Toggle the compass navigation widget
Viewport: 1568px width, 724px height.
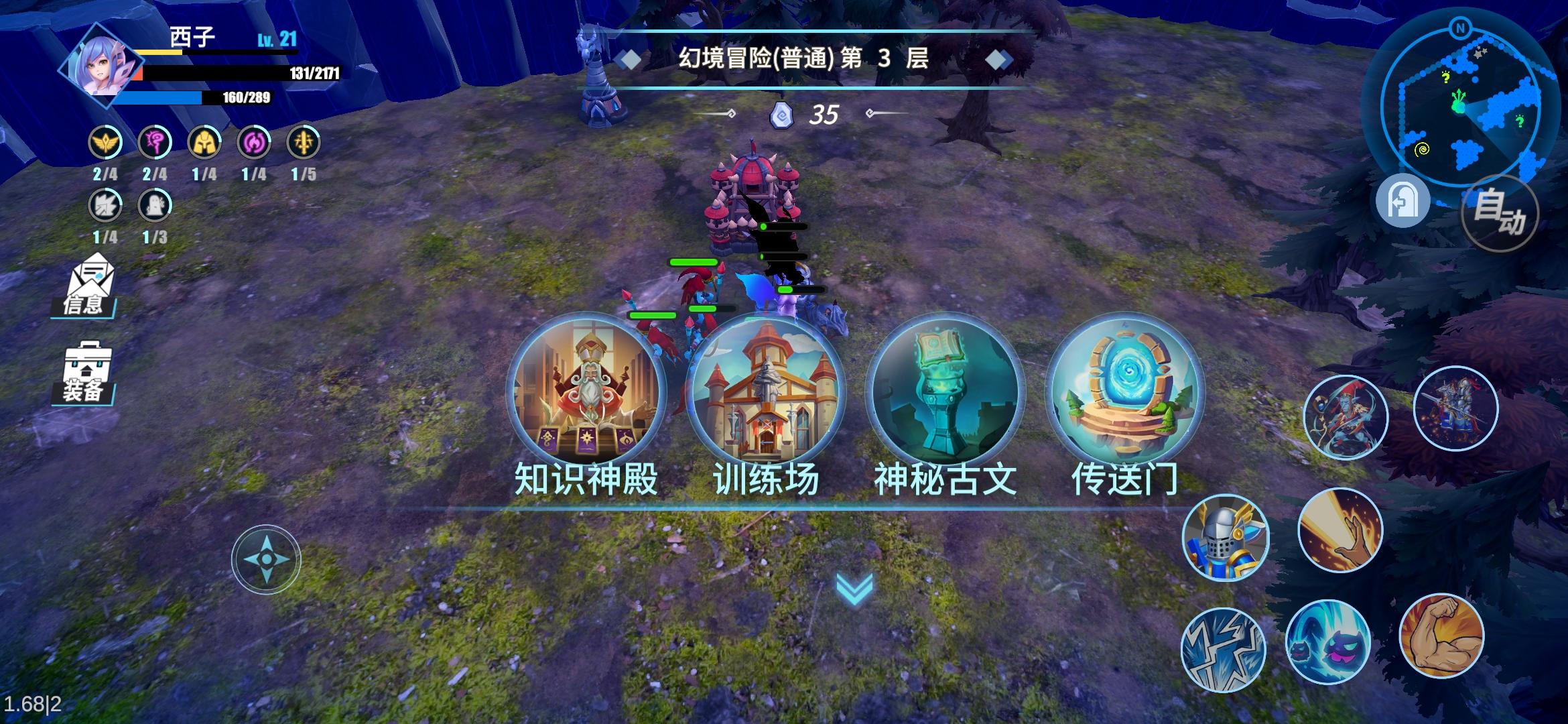pos(267,558)
